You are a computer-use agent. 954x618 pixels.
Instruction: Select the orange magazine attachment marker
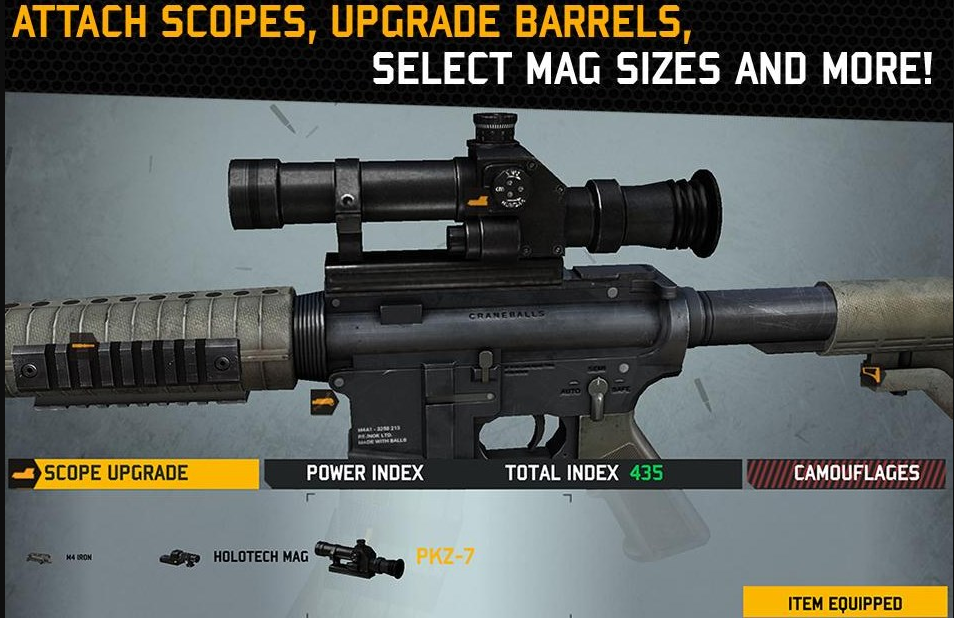(x=323, y=402)
